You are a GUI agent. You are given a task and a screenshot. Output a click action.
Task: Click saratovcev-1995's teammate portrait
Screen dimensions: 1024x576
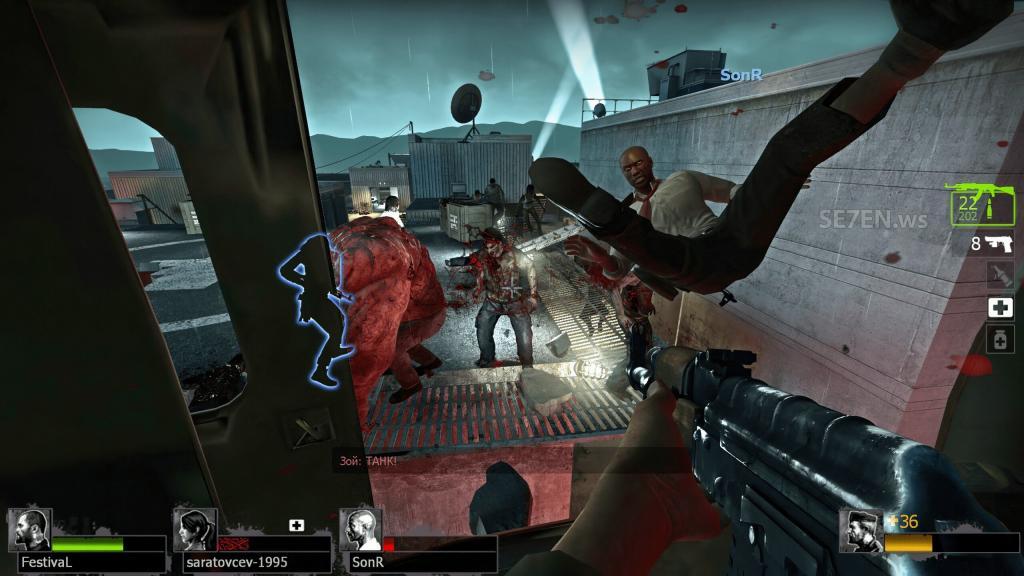click(195, 530)
